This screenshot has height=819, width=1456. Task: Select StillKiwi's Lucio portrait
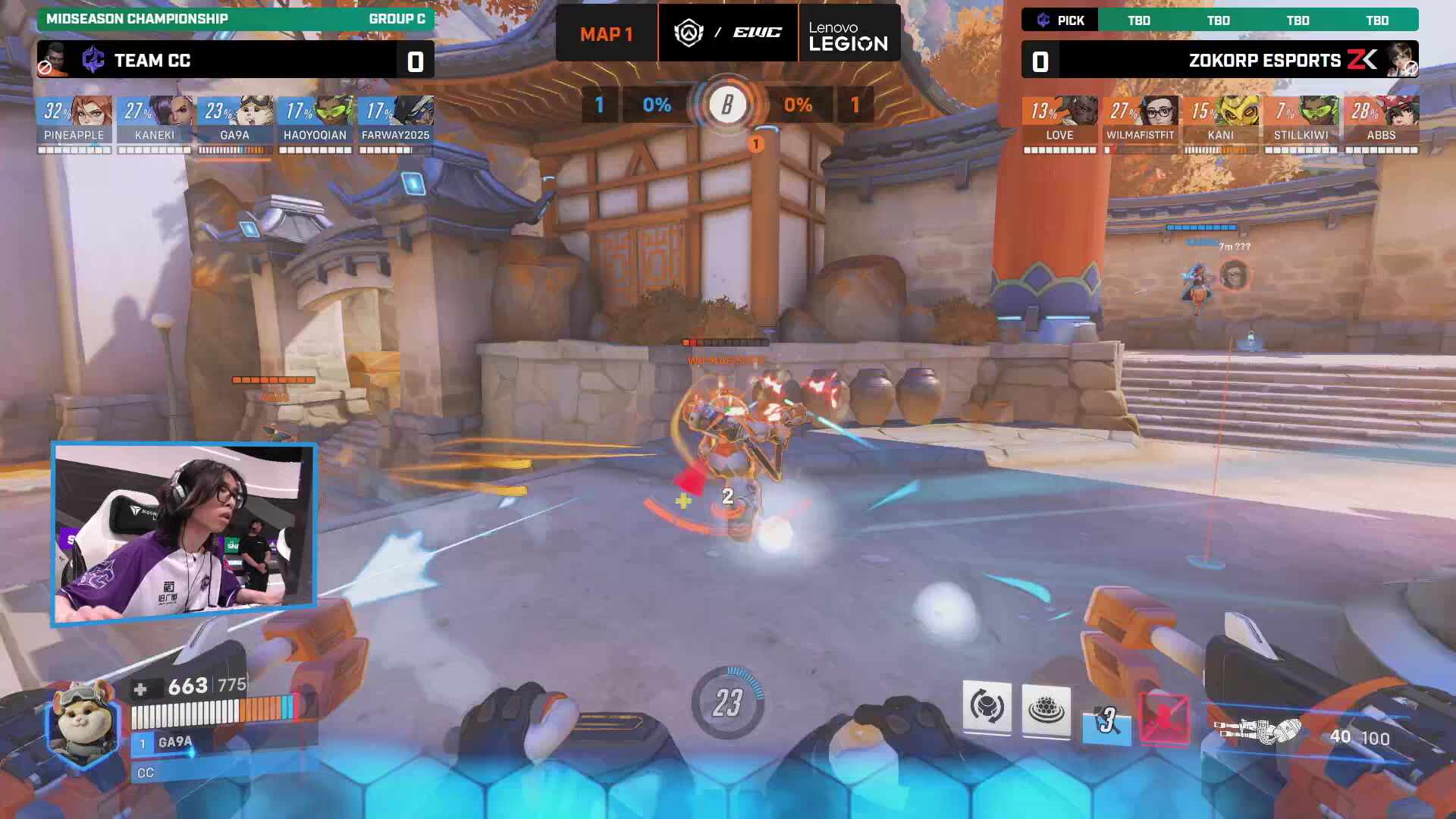(1301, 112)
